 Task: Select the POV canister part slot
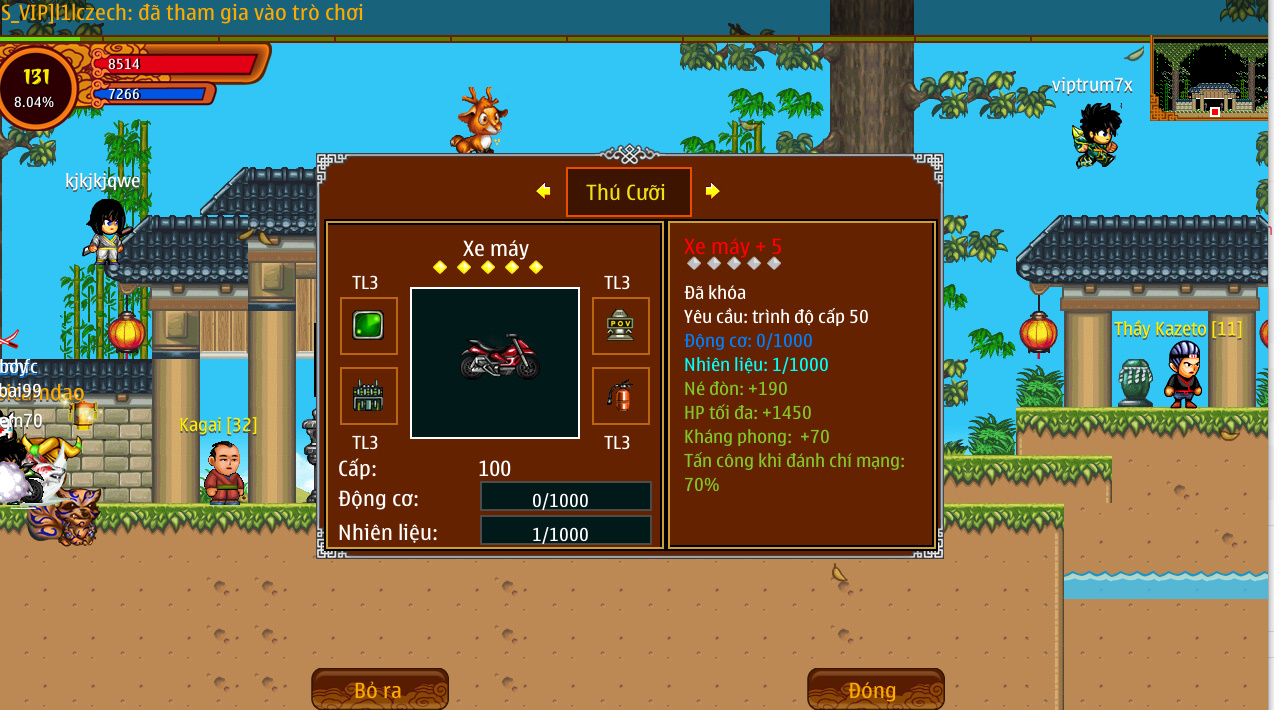[620, 326]
